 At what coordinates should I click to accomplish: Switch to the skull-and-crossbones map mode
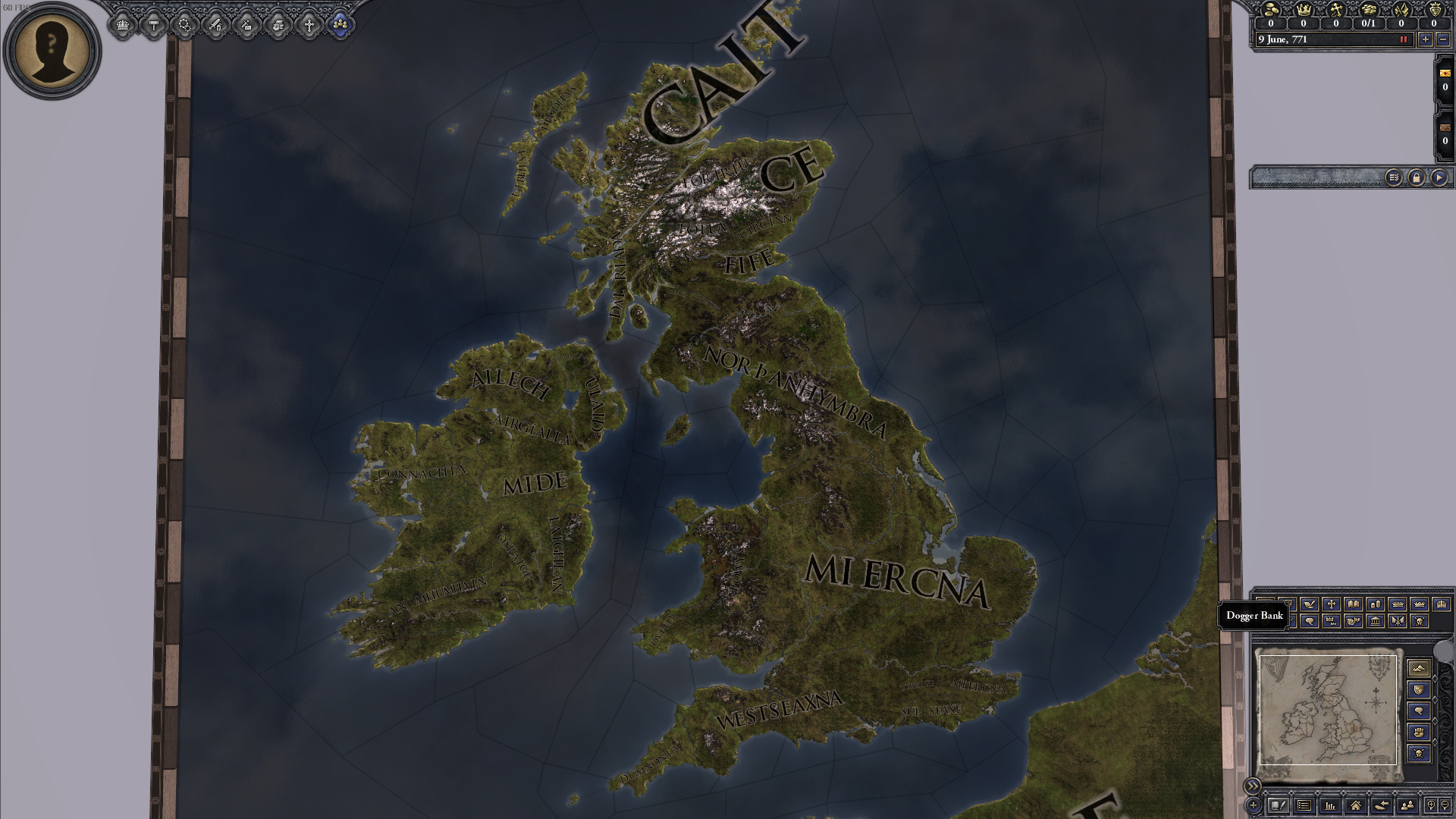(x=1419, y=620)
